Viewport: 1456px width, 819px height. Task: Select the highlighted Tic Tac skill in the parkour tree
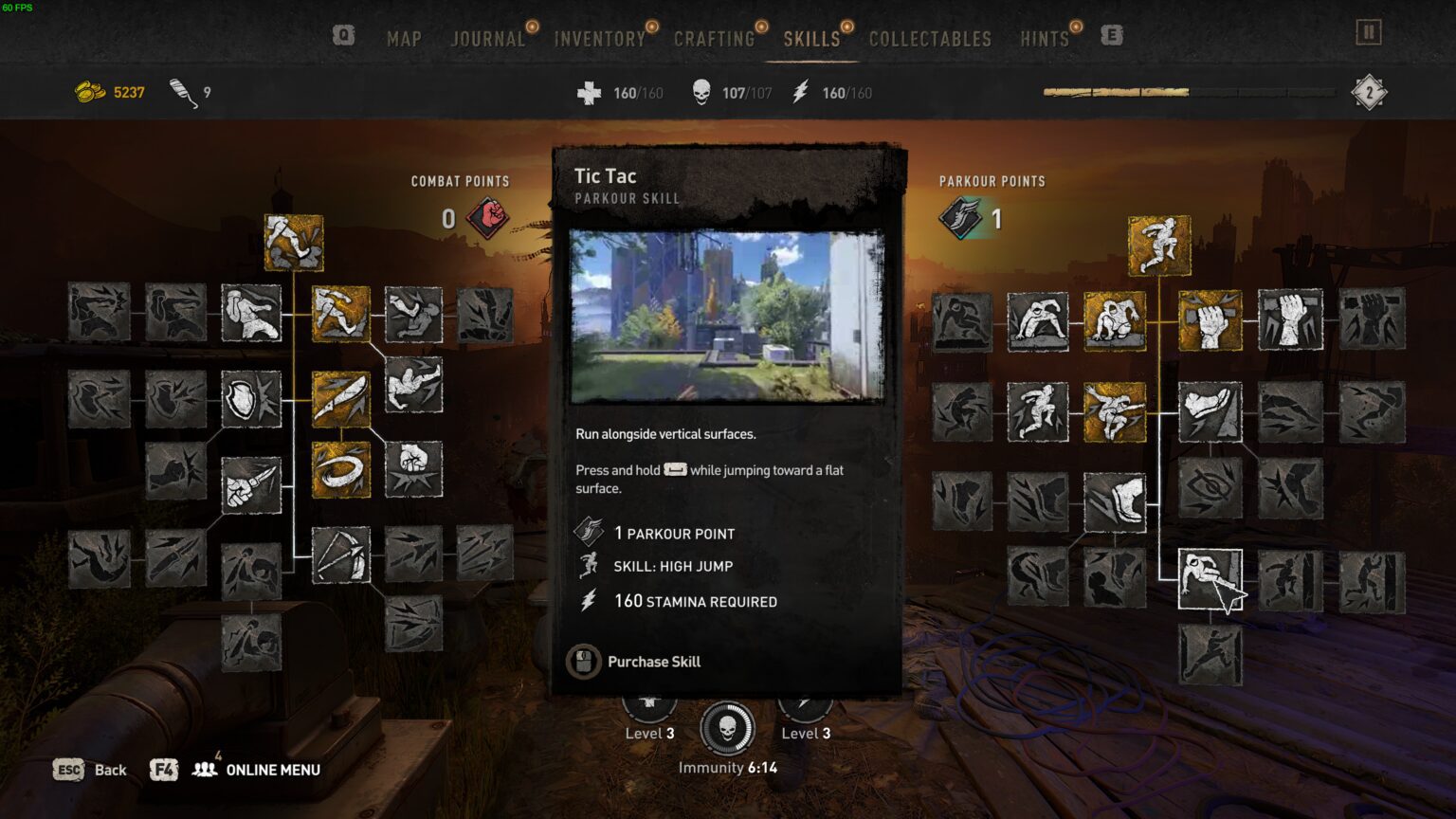[x=1210, y=576]
